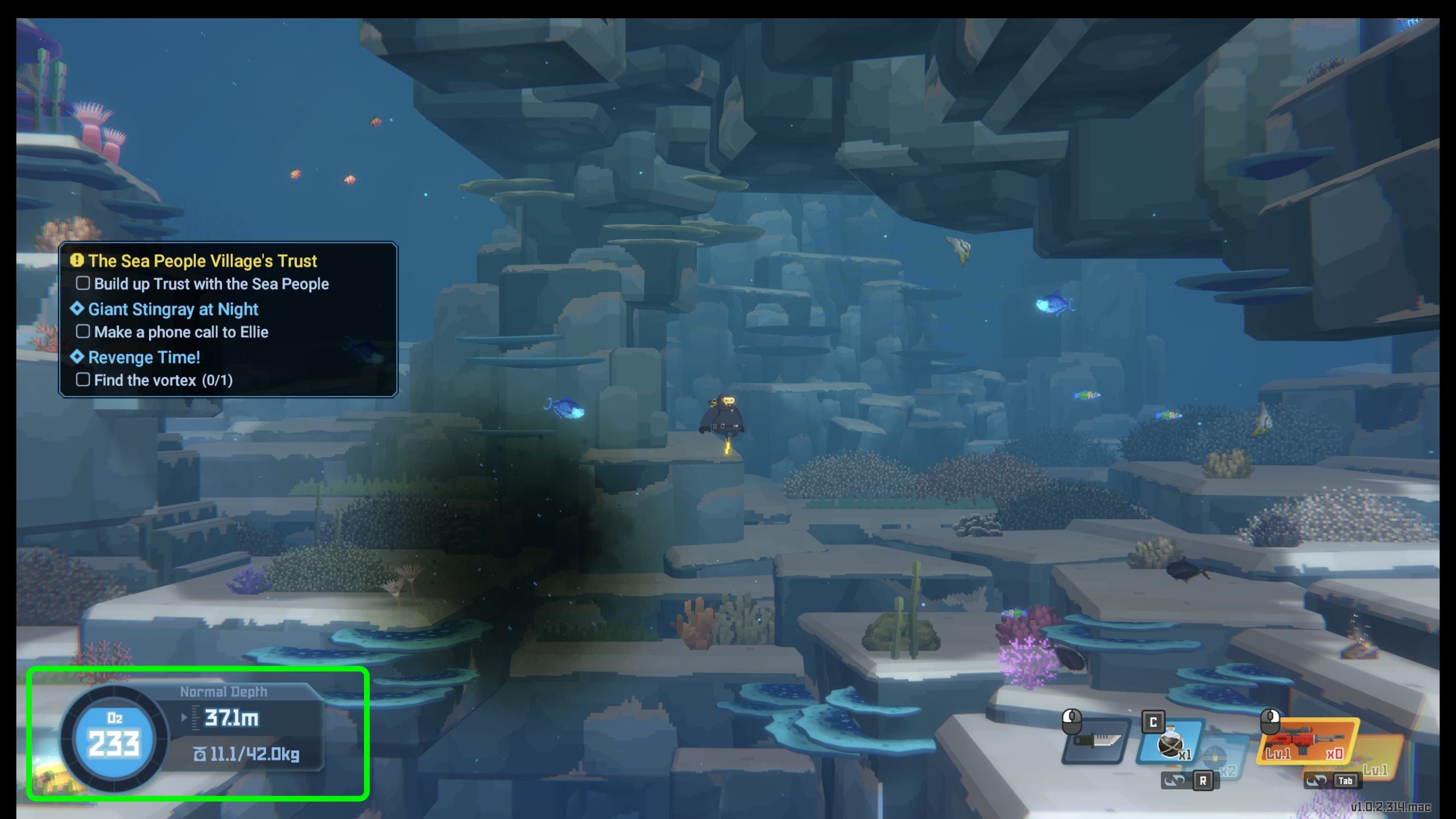Screen dimensions: 1456x819
Task: Select the Giant Stingray at Night mission
Action: [173, 309]
